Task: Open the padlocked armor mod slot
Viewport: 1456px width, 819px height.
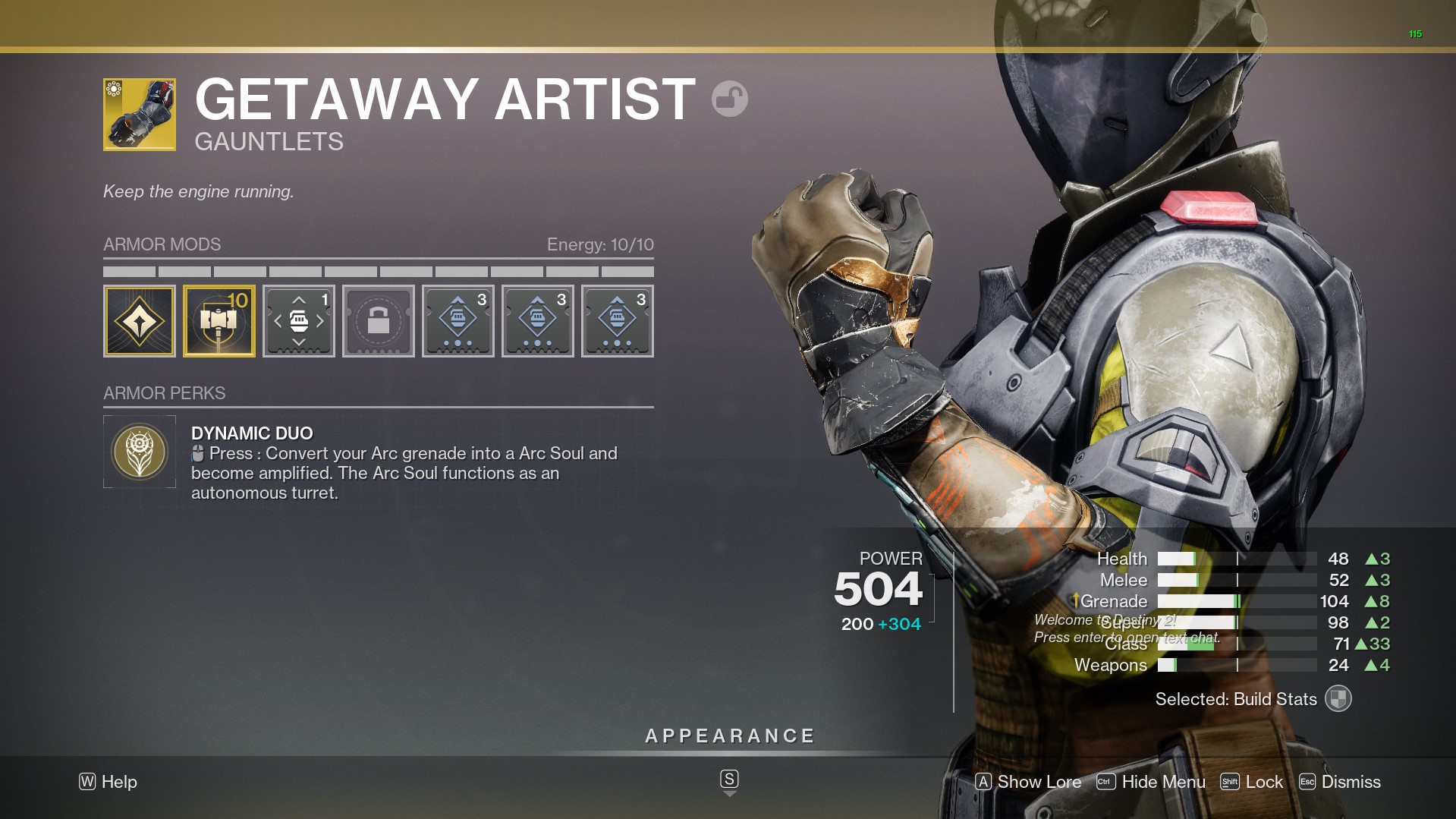Action: pyautogui.click(x=378, y=321)
